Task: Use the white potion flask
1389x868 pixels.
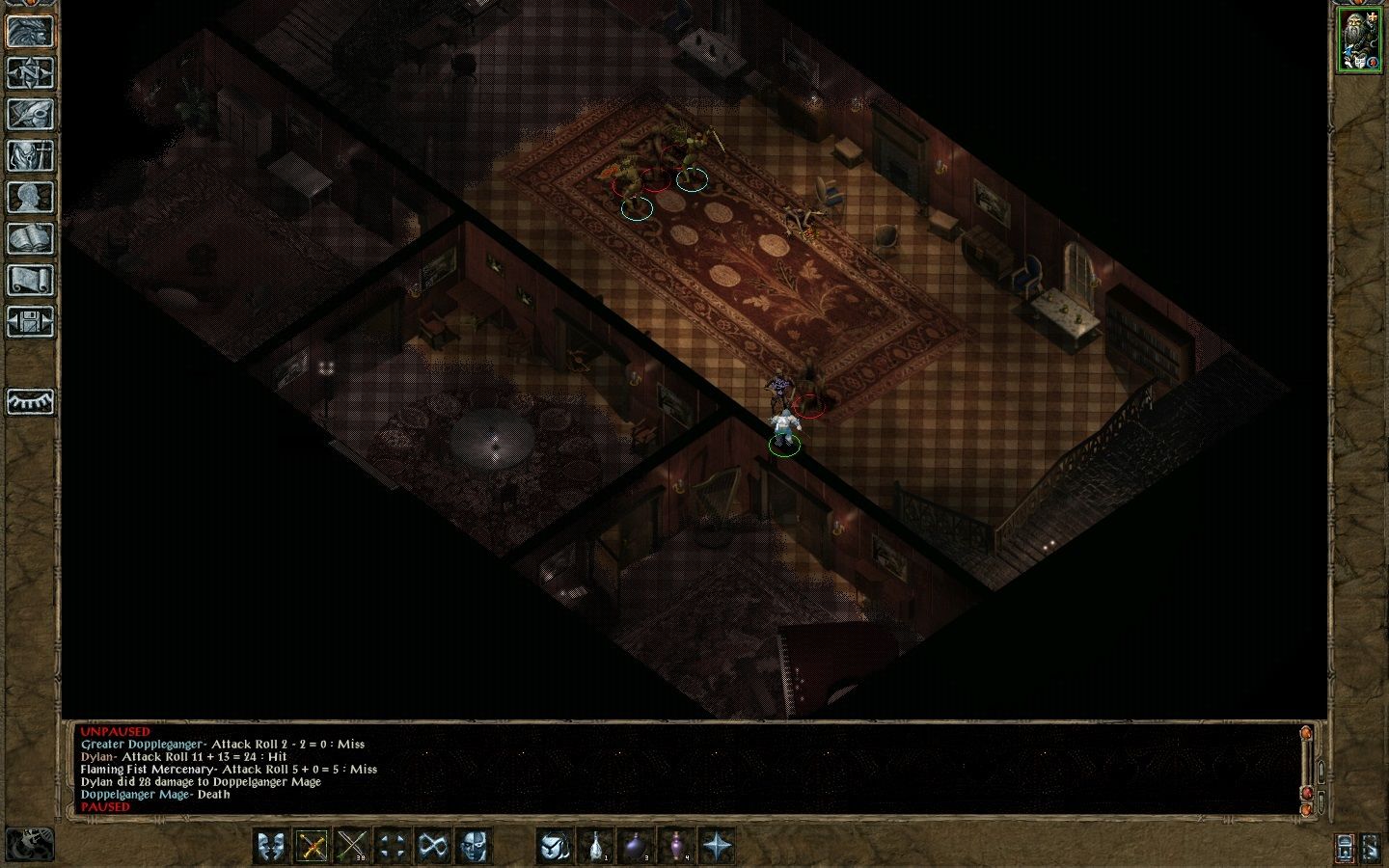Action: tap(595, 846)
